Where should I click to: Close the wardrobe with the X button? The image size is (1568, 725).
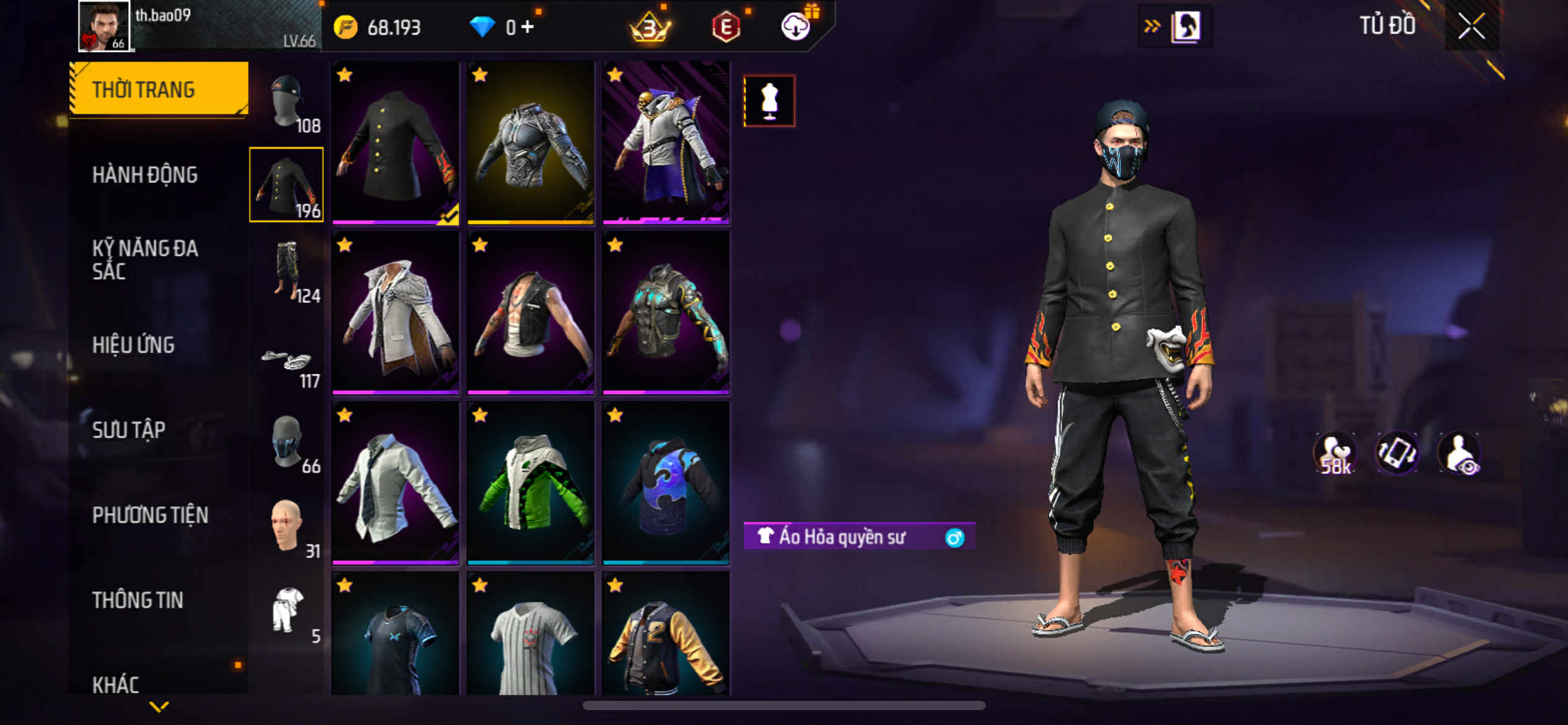[1471, 26]
